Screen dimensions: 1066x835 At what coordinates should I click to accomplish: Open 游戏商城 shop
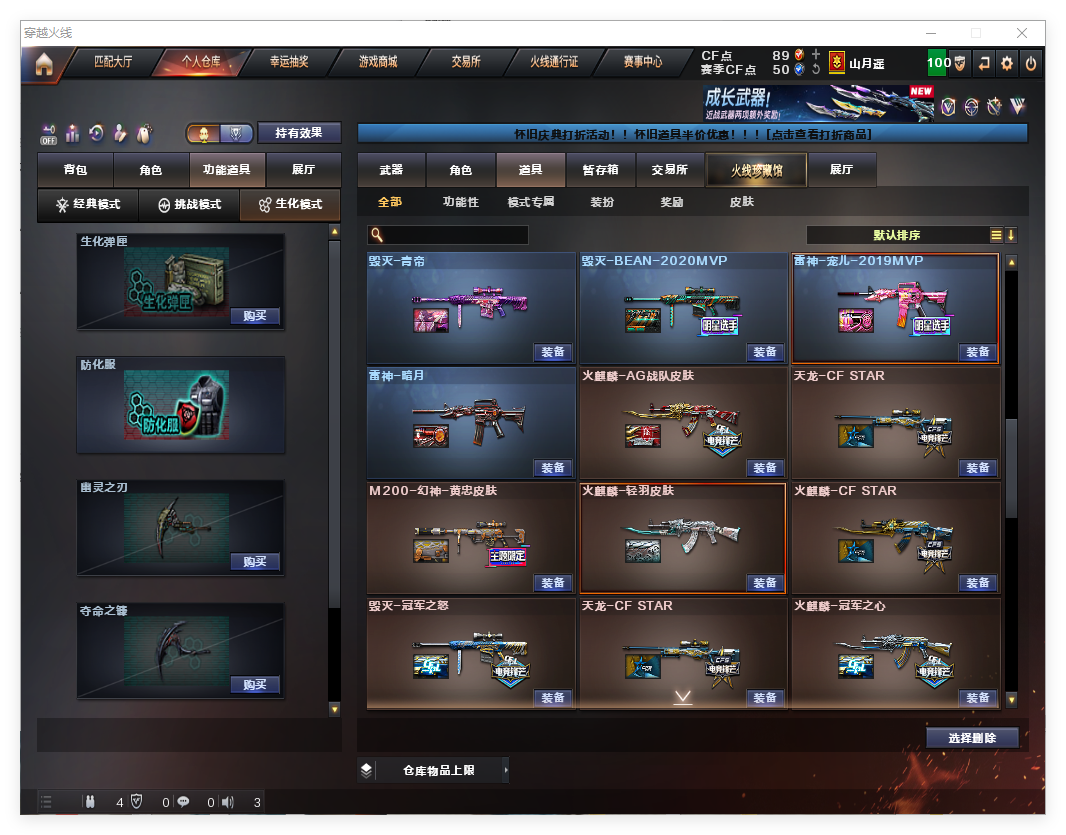point(378,62)
